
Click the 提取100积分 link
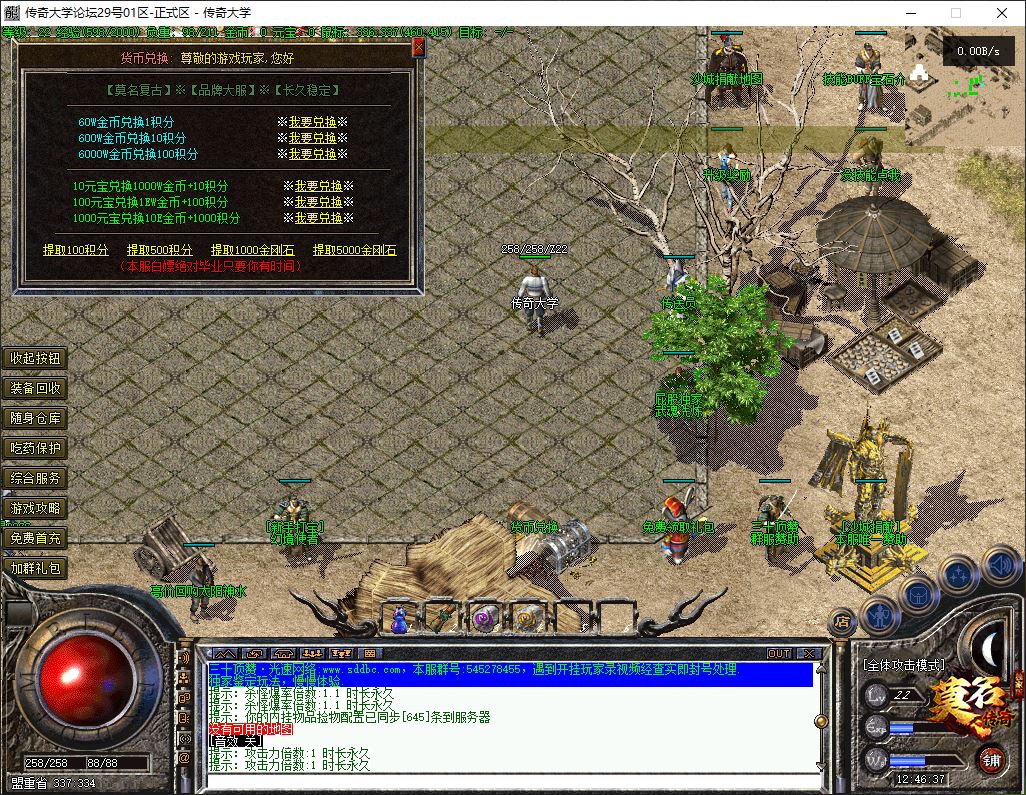click(x=75, y=250)
